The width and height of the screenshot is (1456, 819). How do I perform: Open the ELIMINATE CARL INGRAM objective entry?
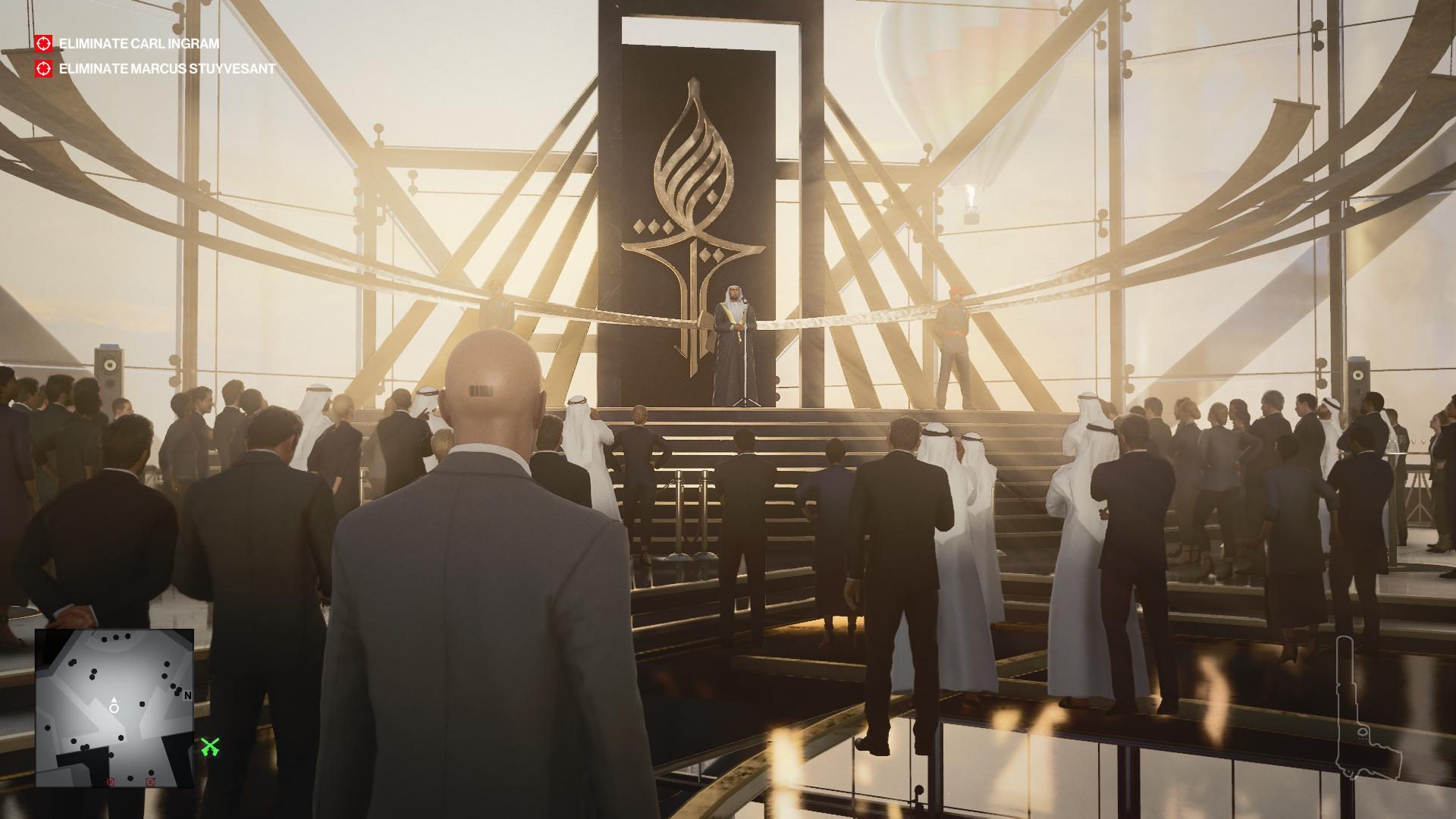[138, 43]
